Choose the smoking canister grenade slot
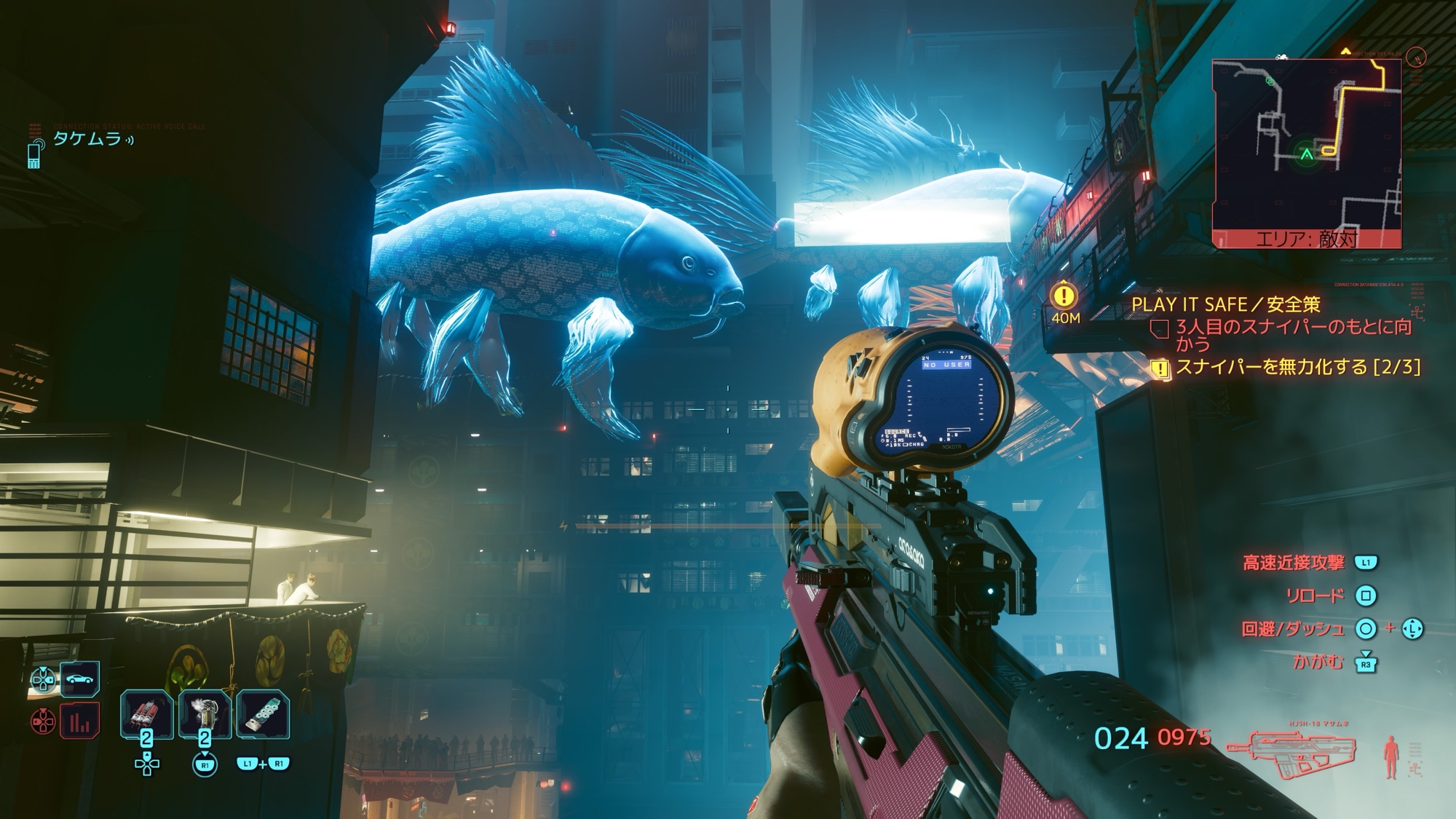 coord(205,713)
